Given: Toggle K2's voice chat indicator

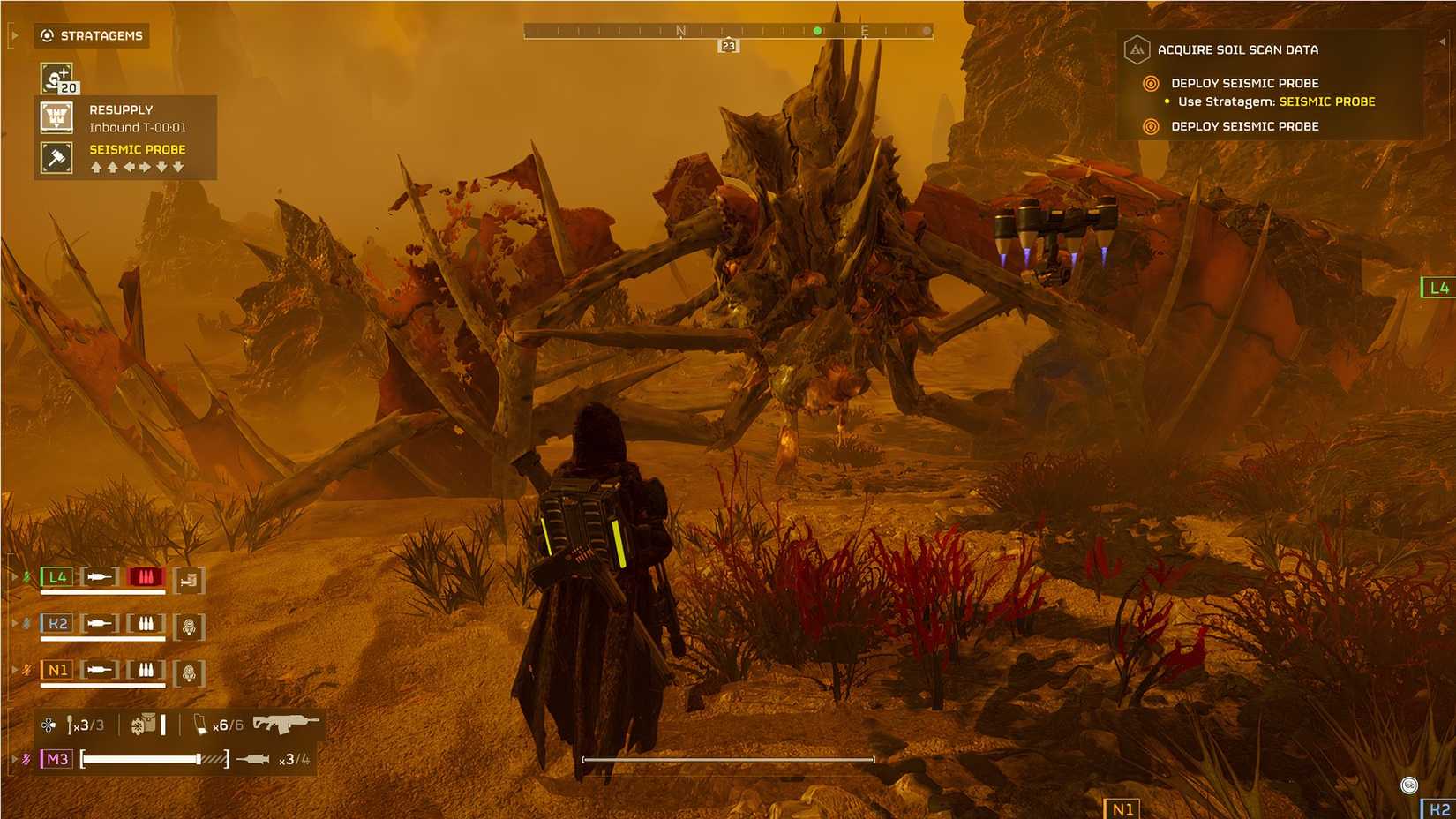Looking at the screenshot, I should (x=25, y=624).
